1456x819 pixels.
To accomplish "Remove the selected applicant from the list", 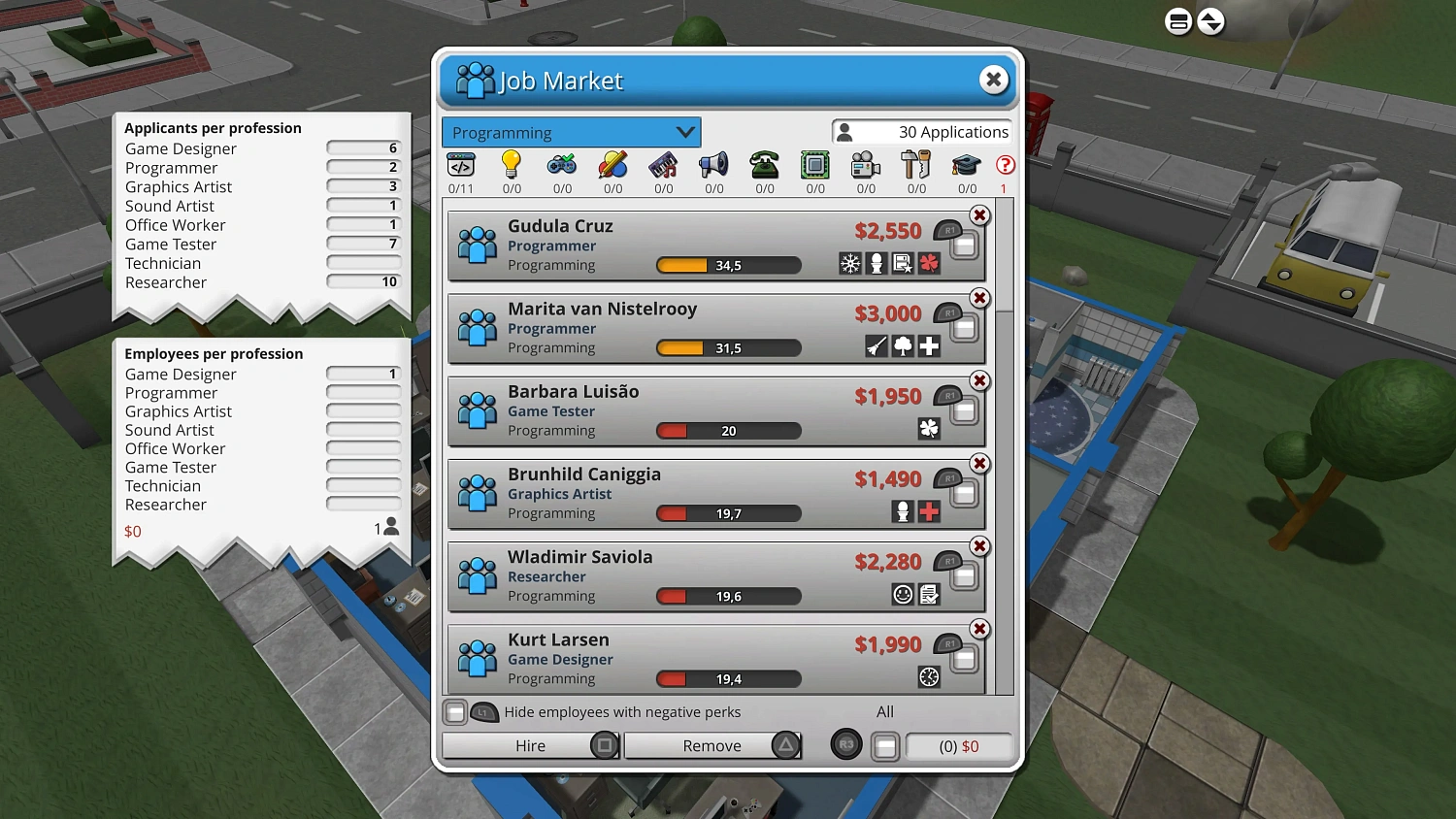I will [x=711, y=745].
